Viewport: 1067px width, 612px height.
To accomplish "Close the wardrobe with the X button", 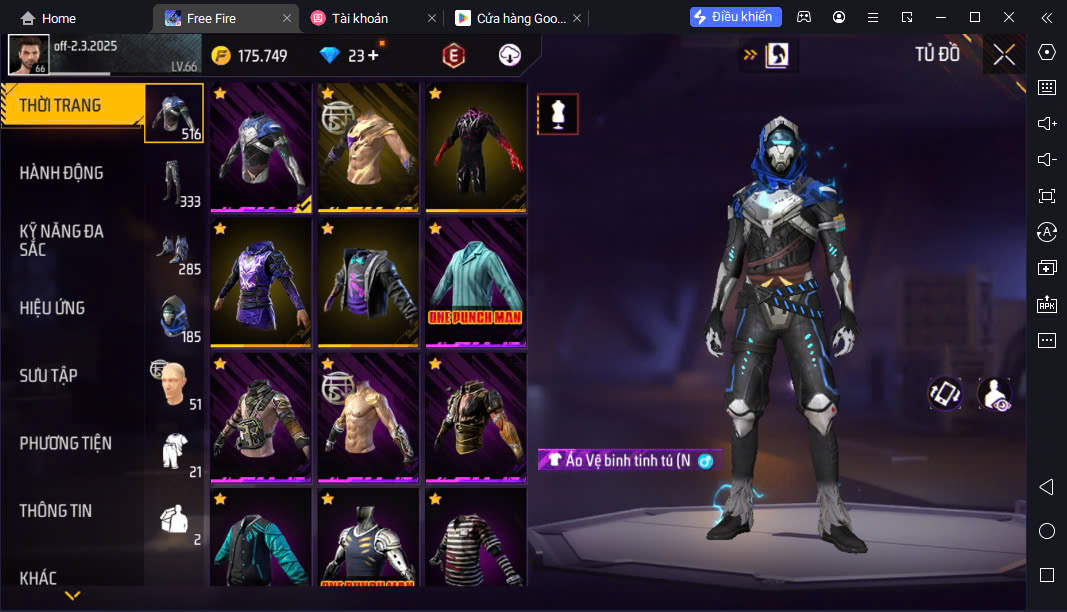I will [x=1004, y=55].
